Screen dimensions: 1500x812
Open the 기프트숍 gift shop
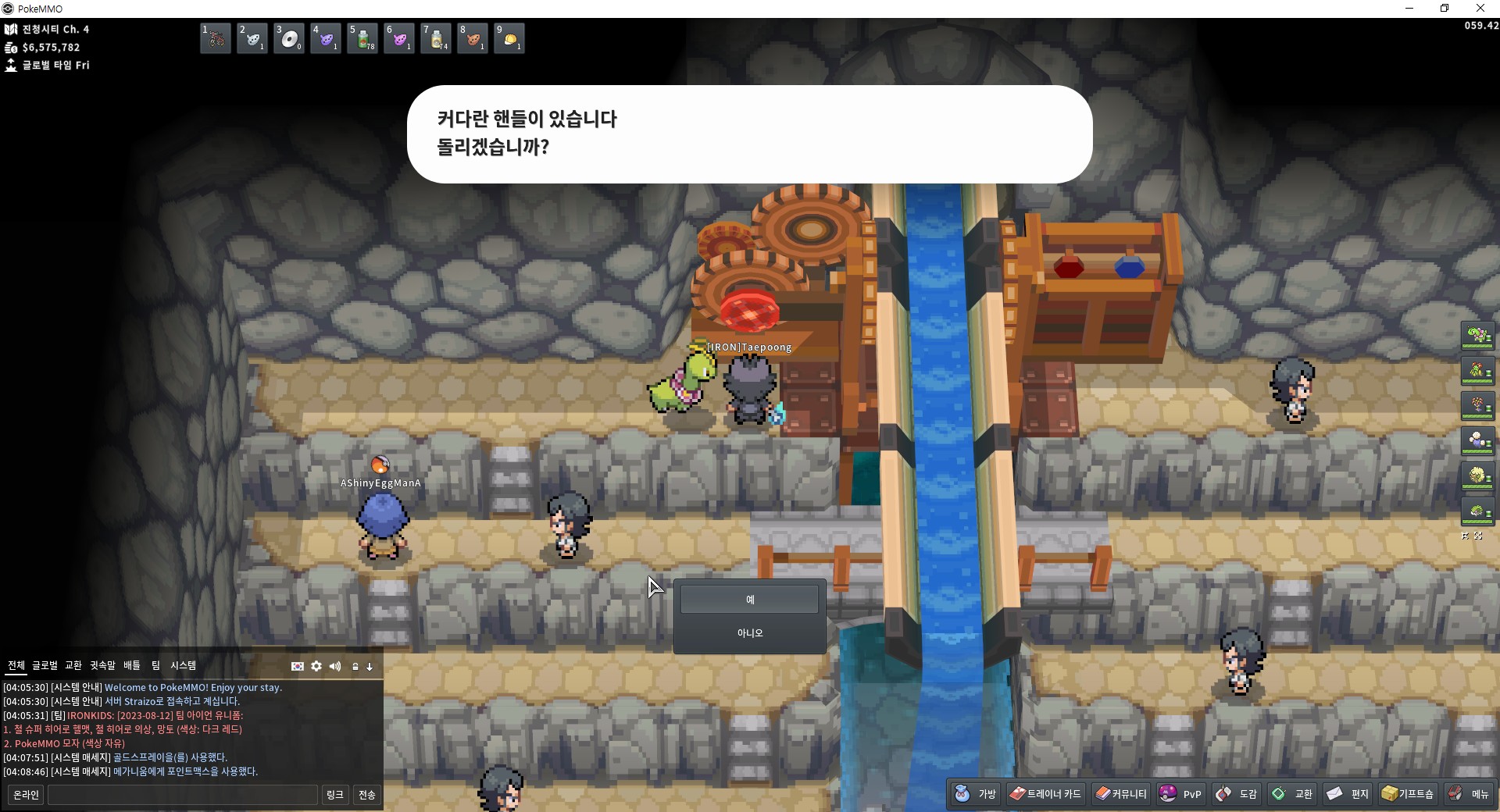[1408, 794]
